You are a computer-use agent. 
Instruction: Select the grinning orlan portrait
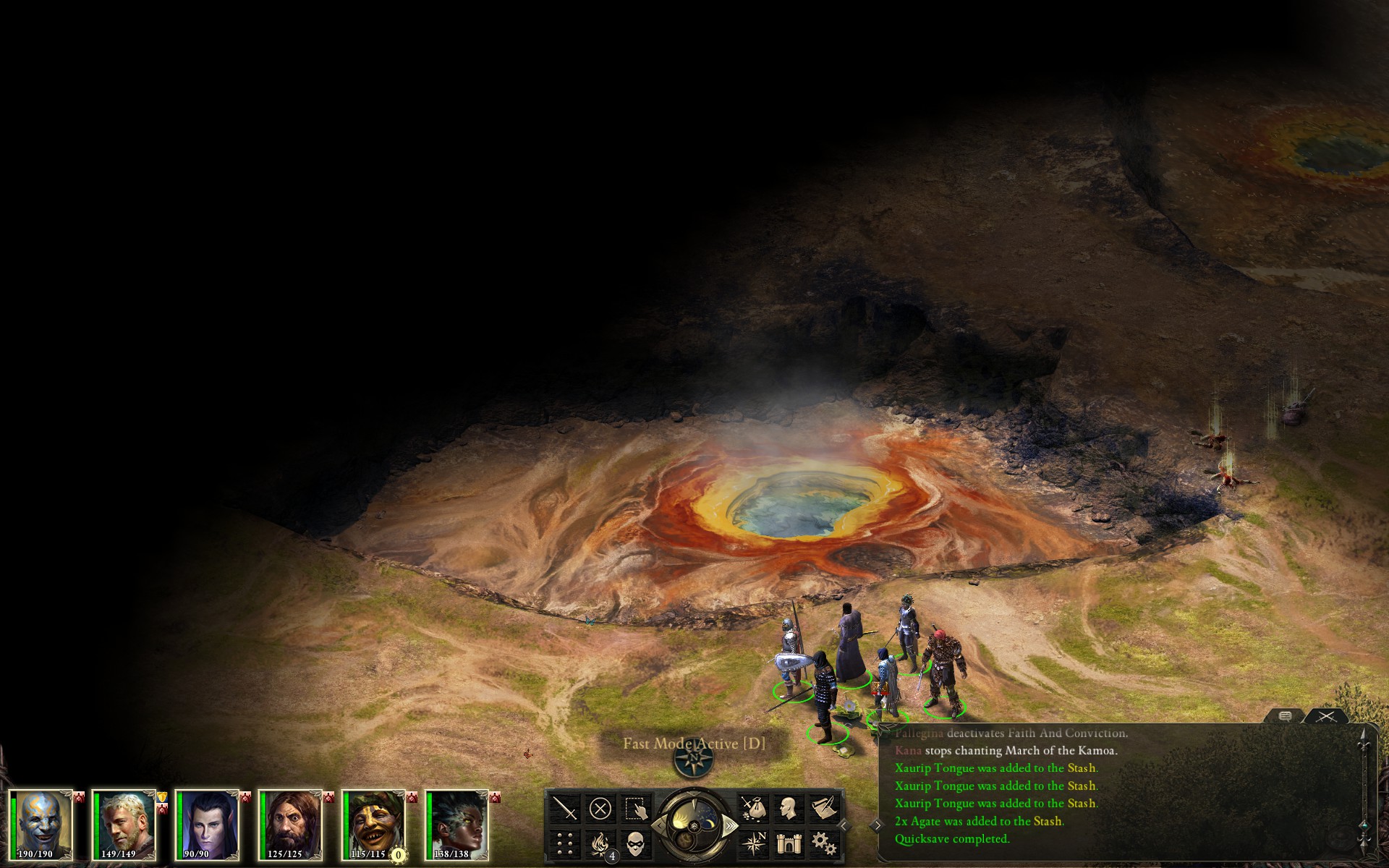pos(374,825)
